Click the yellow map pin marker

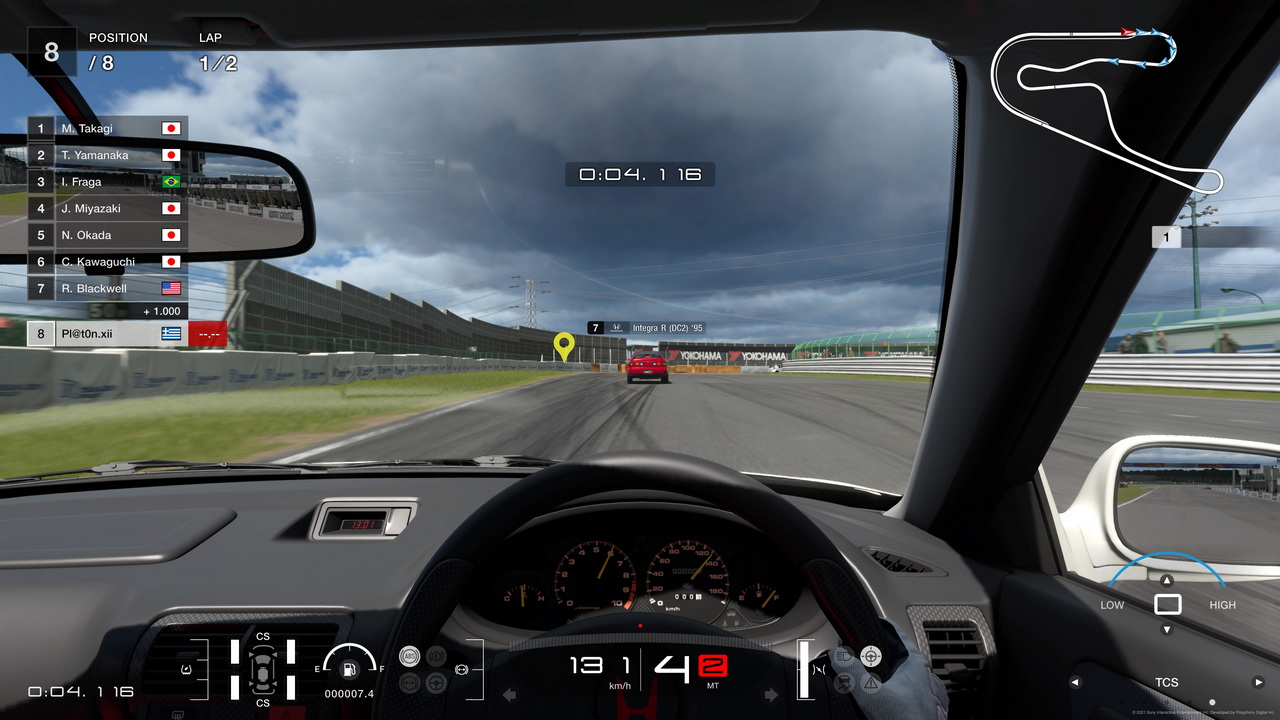point(564,346)
